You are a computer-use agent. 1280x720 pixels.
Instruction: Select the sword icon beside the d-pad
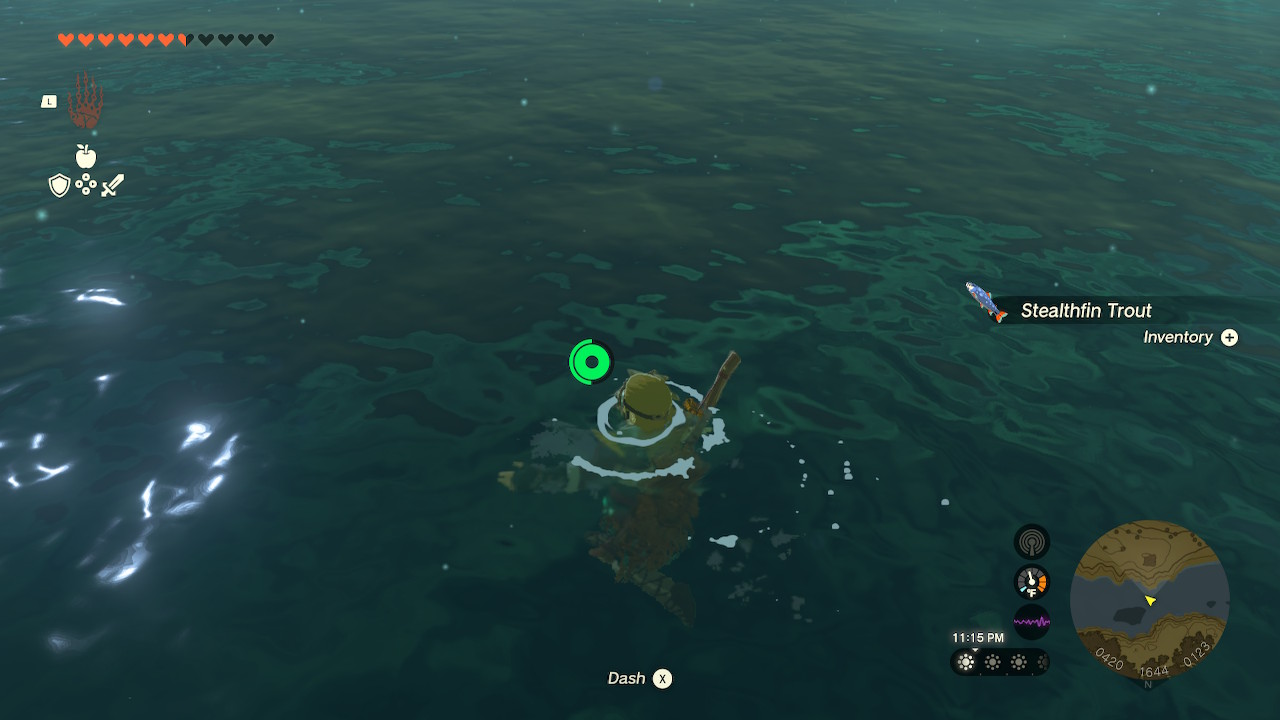click(x=113, y=185)
